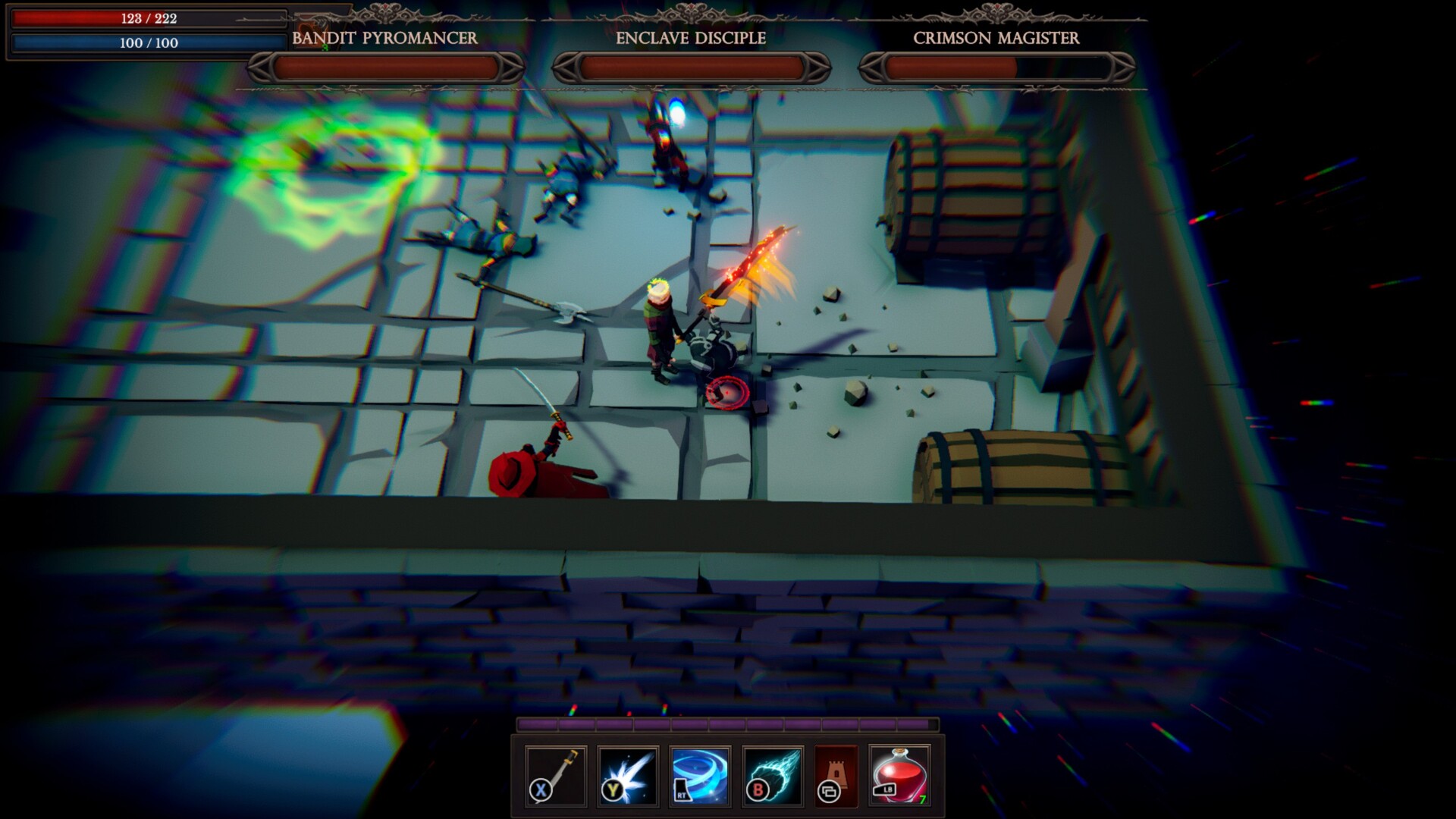The width and height of the screenshot is (1456, 819).
Task: Use the blue whirlwind spin ability
Action: click(701, 776)
